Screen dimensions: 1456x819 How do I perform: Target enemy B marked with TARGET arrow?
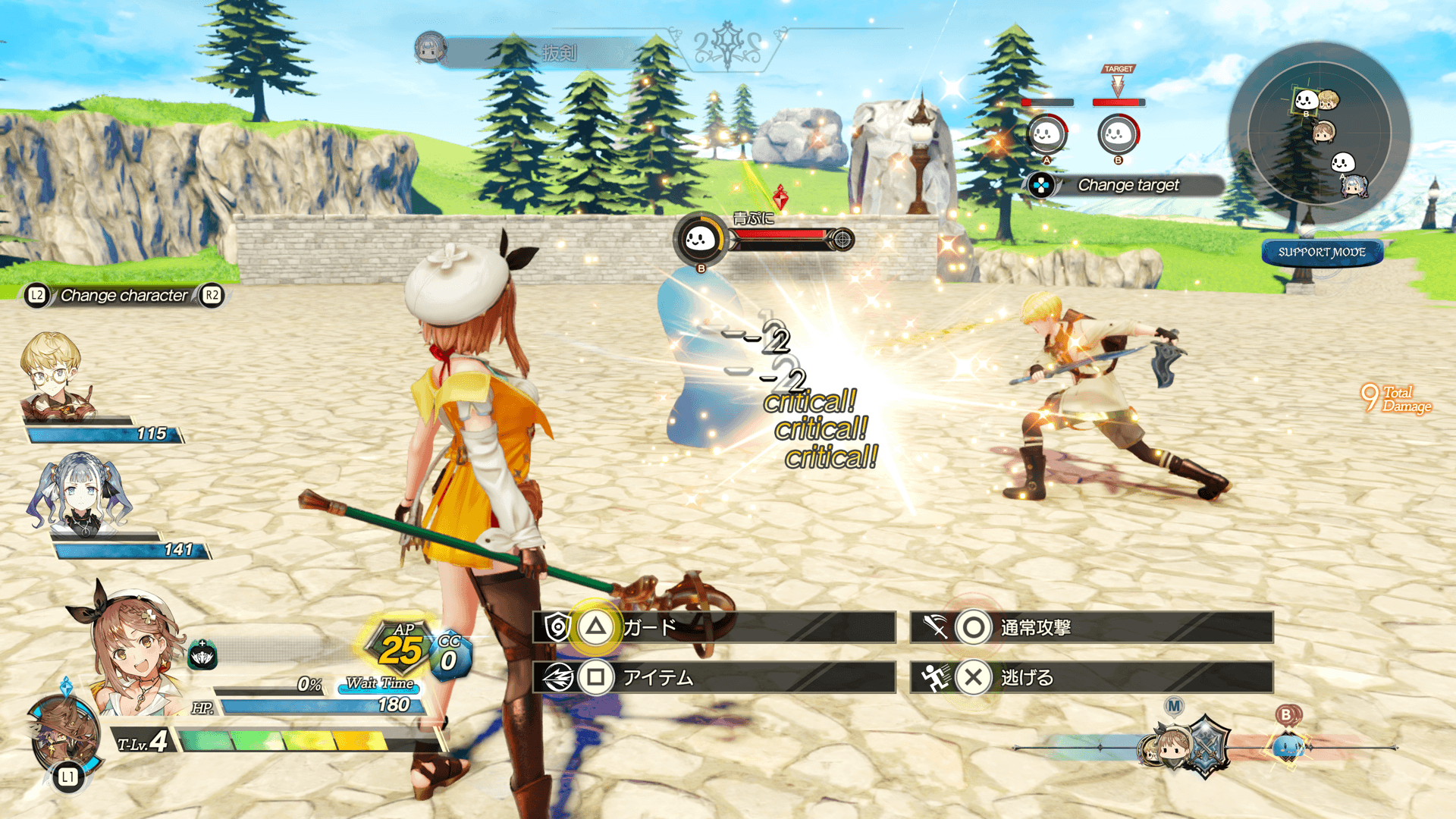tap(1118, 134)
